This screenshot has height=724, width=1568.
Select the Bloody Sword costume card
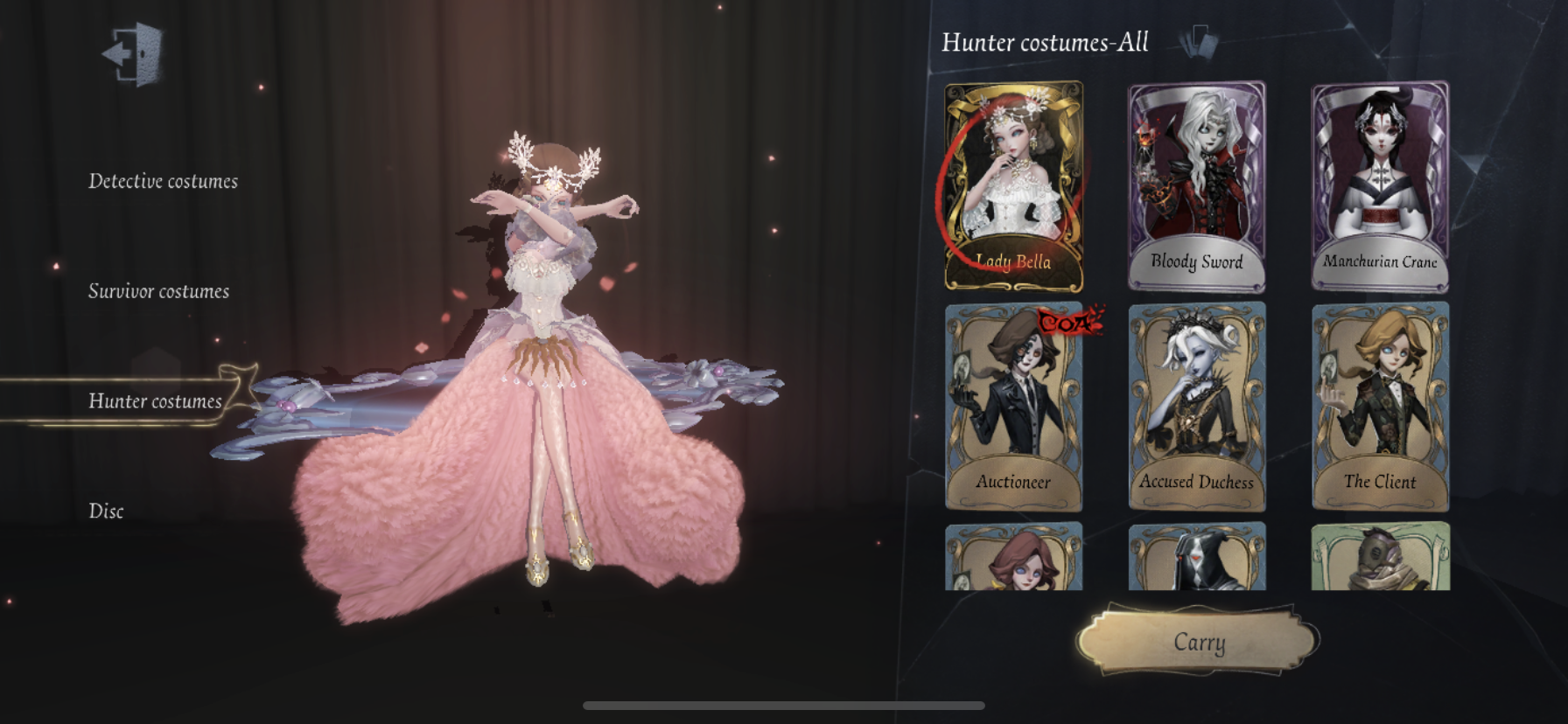click(x=1196, y=185)
